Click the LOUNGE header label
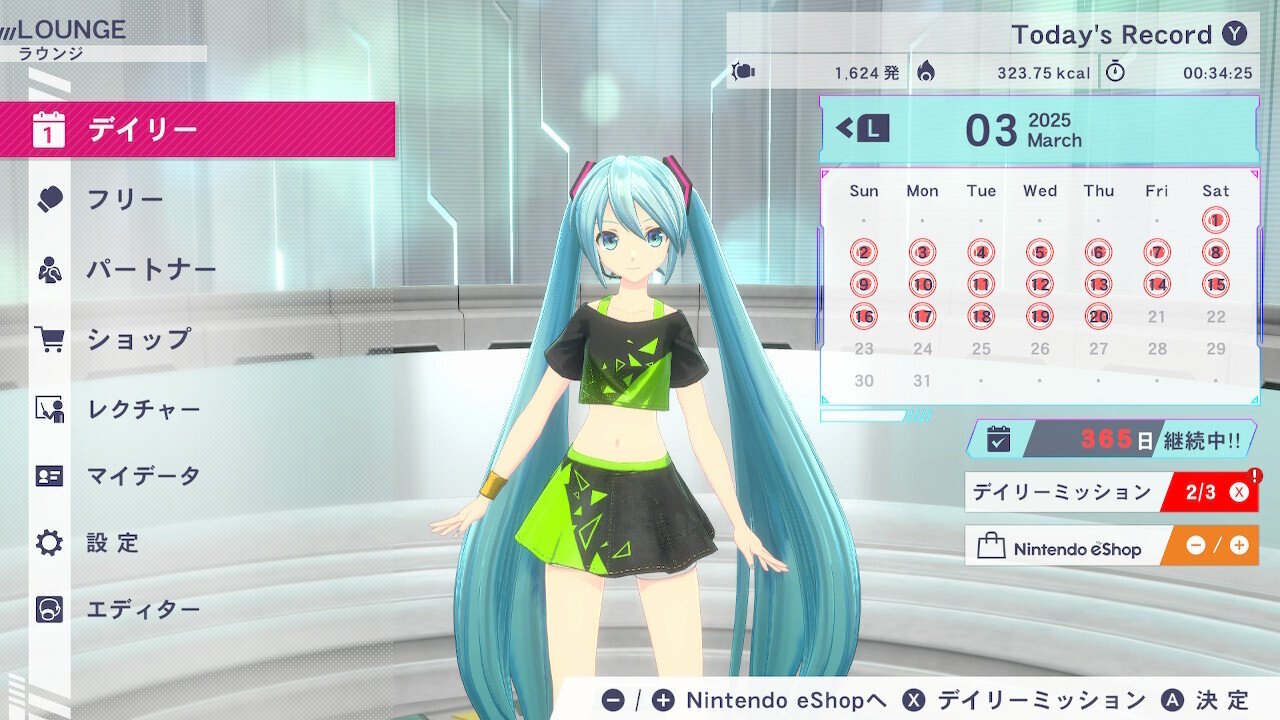The height and width of the screenshot is (720, 1280). point(70,30)
